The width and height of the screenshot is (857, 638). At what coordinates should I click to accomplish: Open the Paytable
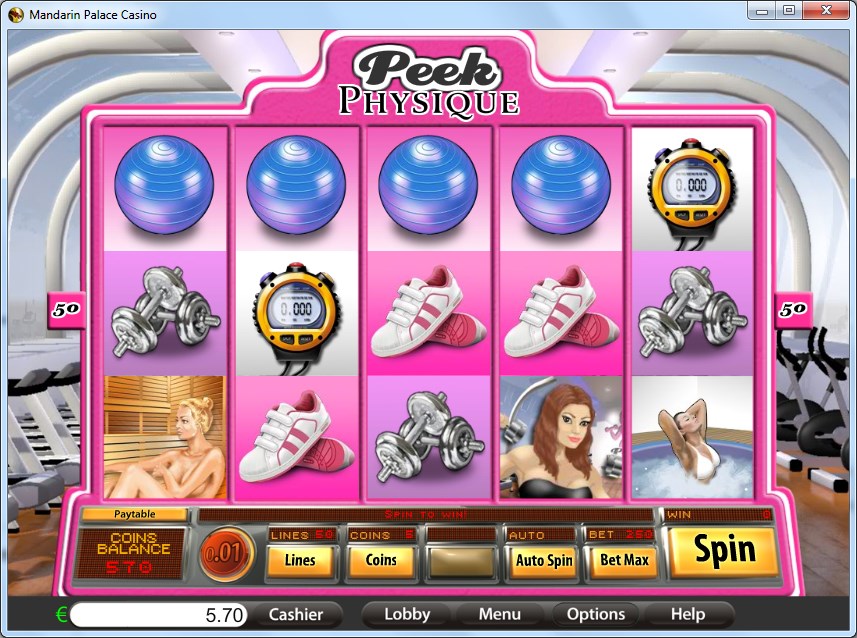pos(134,514)
